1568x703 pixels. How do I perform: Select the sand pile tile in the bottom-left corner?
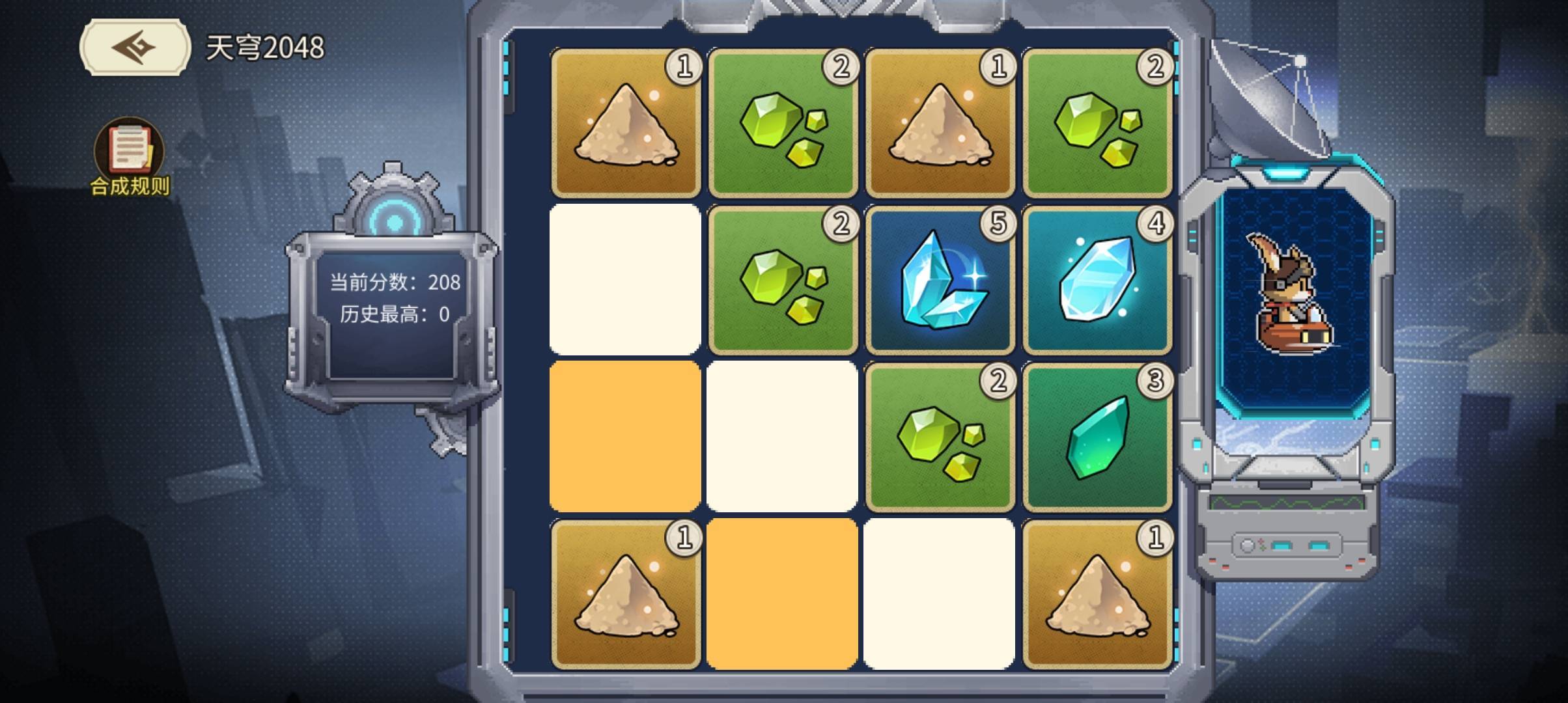pyautogui.click(x=624, y=596)
